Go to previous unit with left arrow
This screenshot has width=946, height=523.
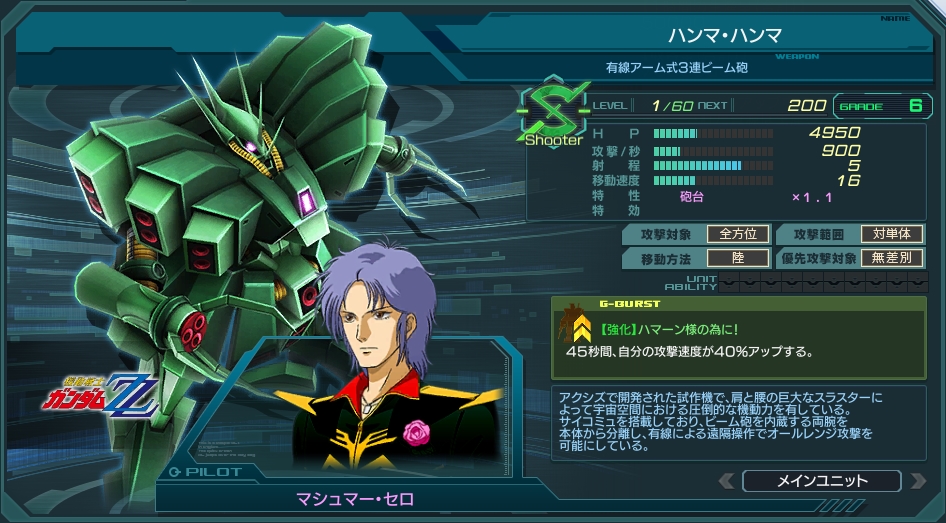pos(727,481)
